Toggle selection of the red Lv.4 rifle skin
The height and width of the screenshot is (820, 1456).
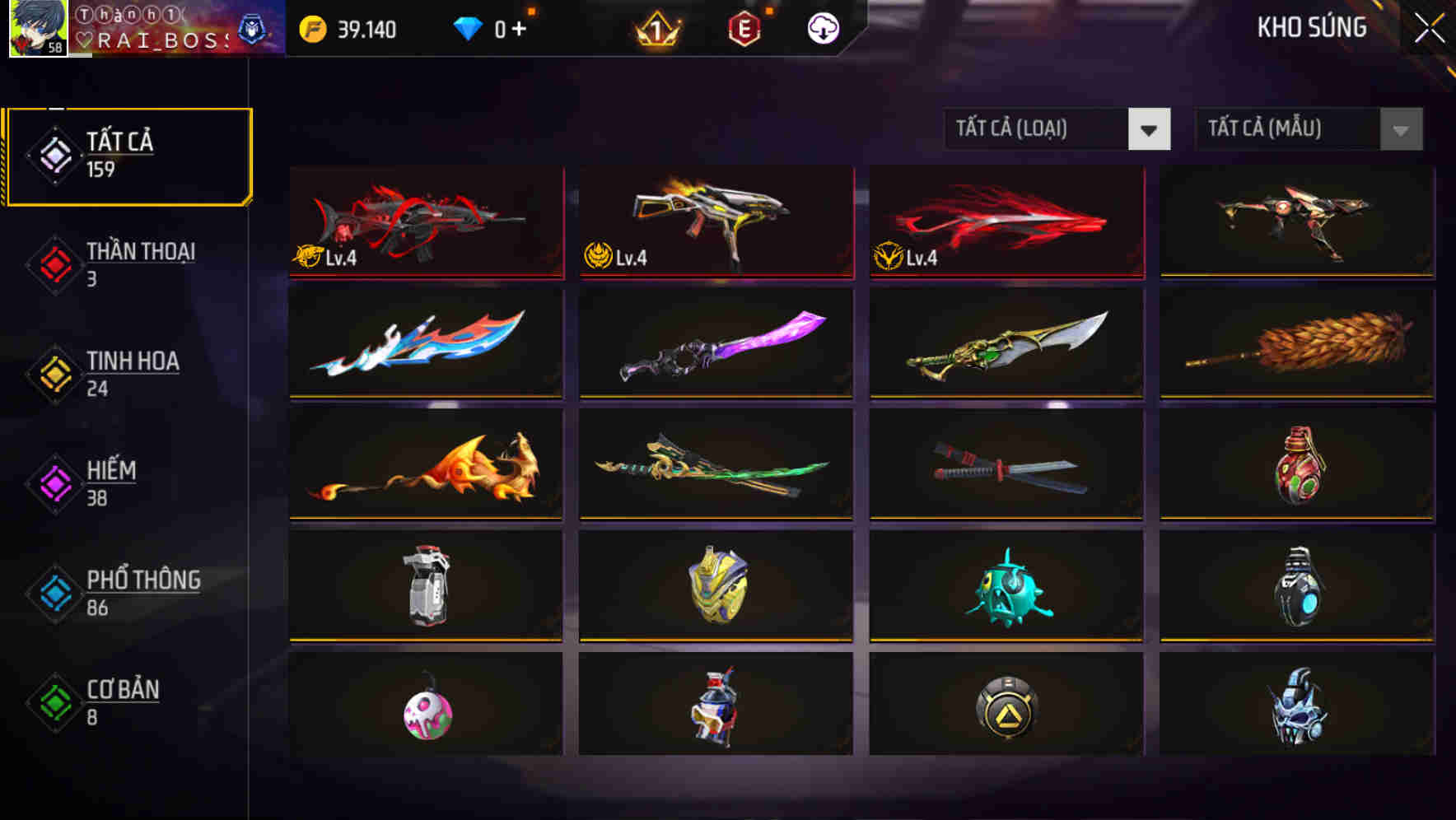click(x=425, y=222)
